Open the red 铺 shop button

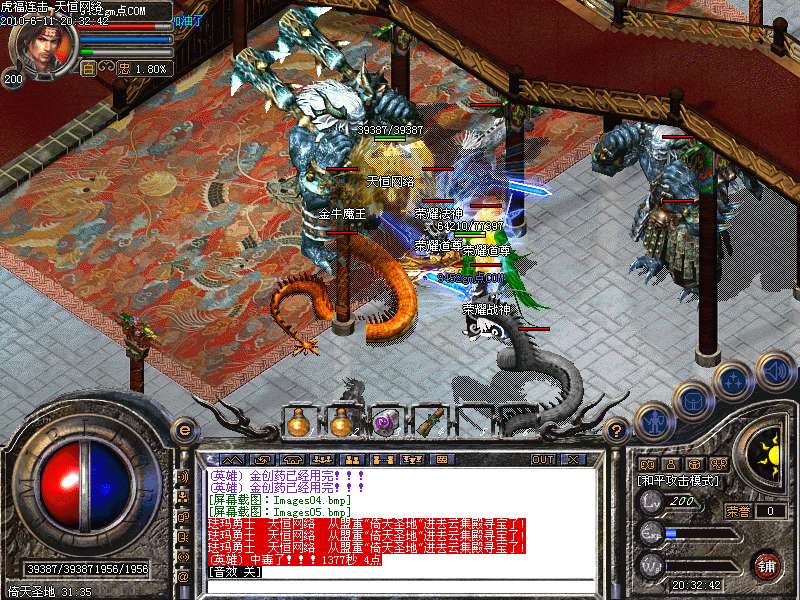pos(767,565)
